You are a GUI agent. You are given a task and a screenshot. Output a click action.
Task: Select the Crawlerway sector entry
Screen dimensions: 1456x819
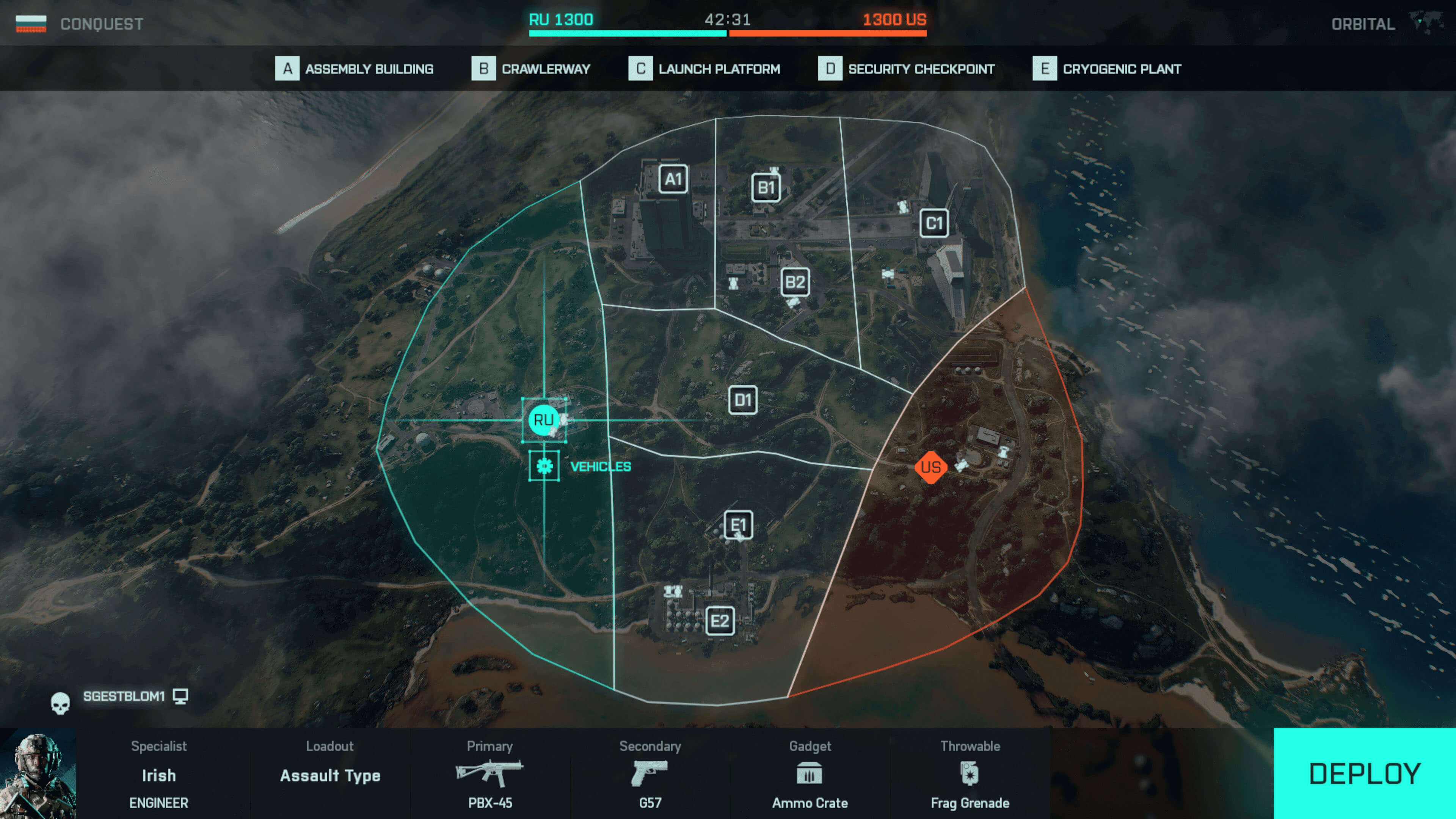[x=531, y=69]
